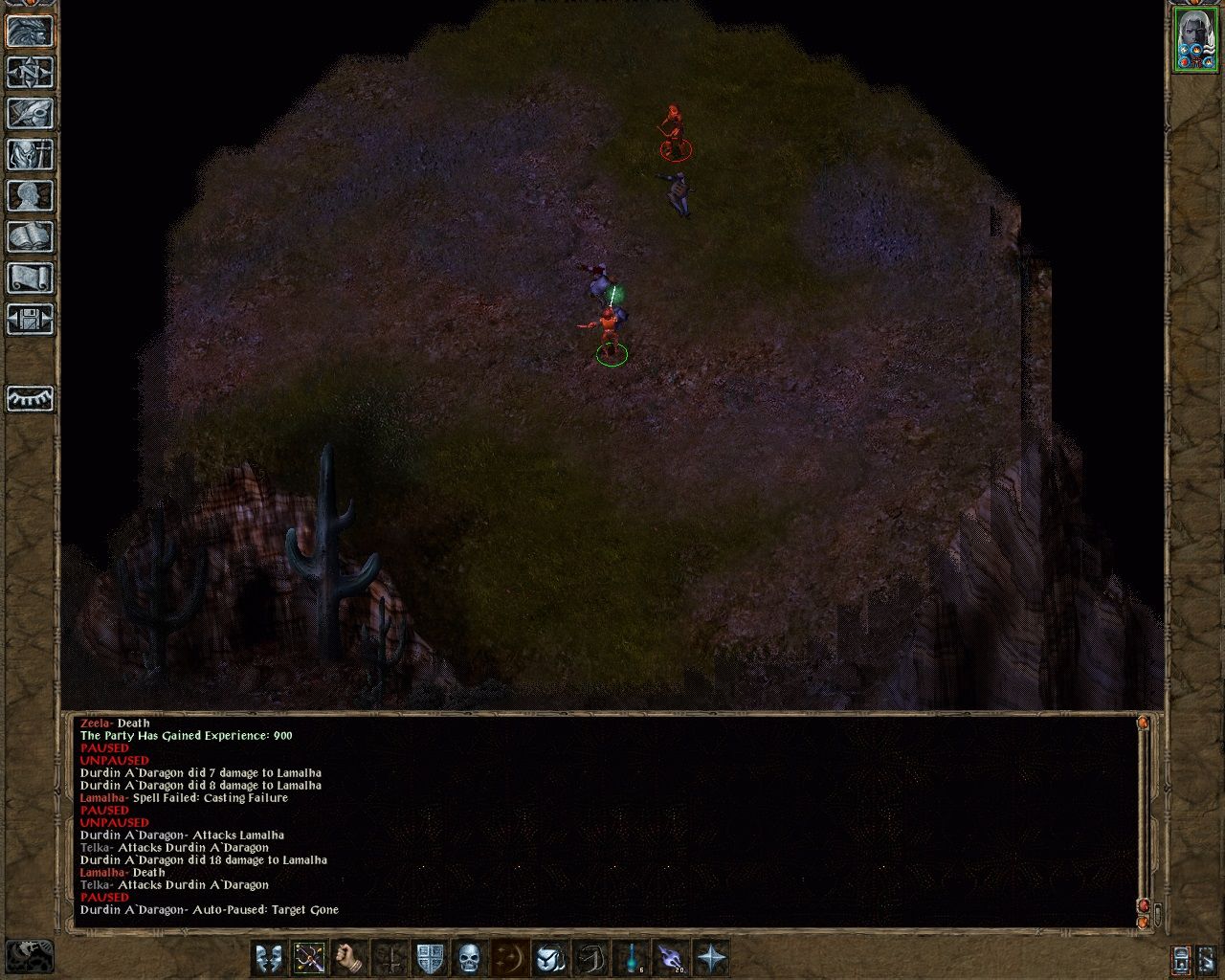Use the blue potion quick item
This screenshot has width=1225, height=980.
click(632, 958)
